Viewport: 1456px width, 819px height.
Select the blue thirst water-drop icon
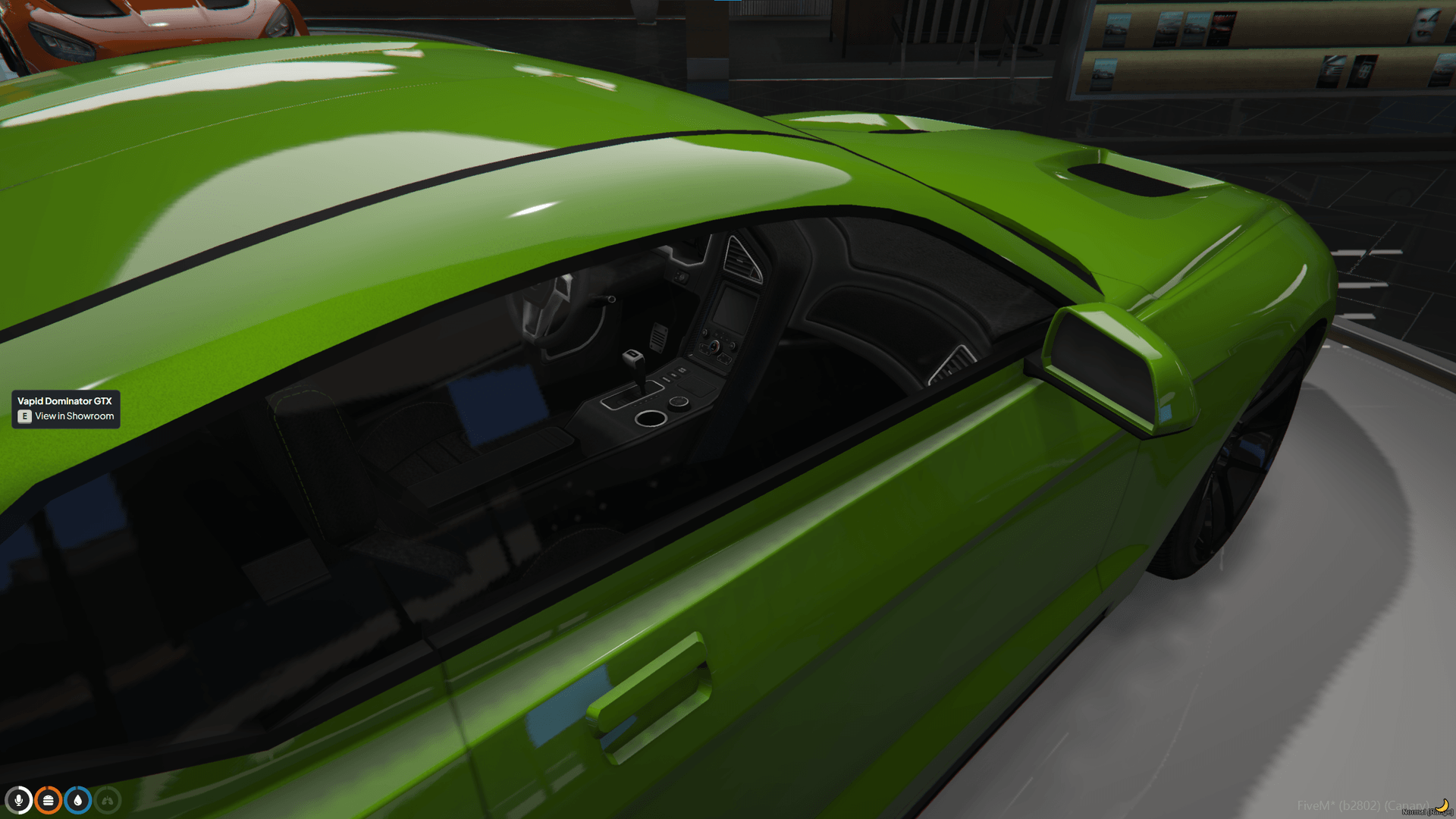click(x=77, y=800)
